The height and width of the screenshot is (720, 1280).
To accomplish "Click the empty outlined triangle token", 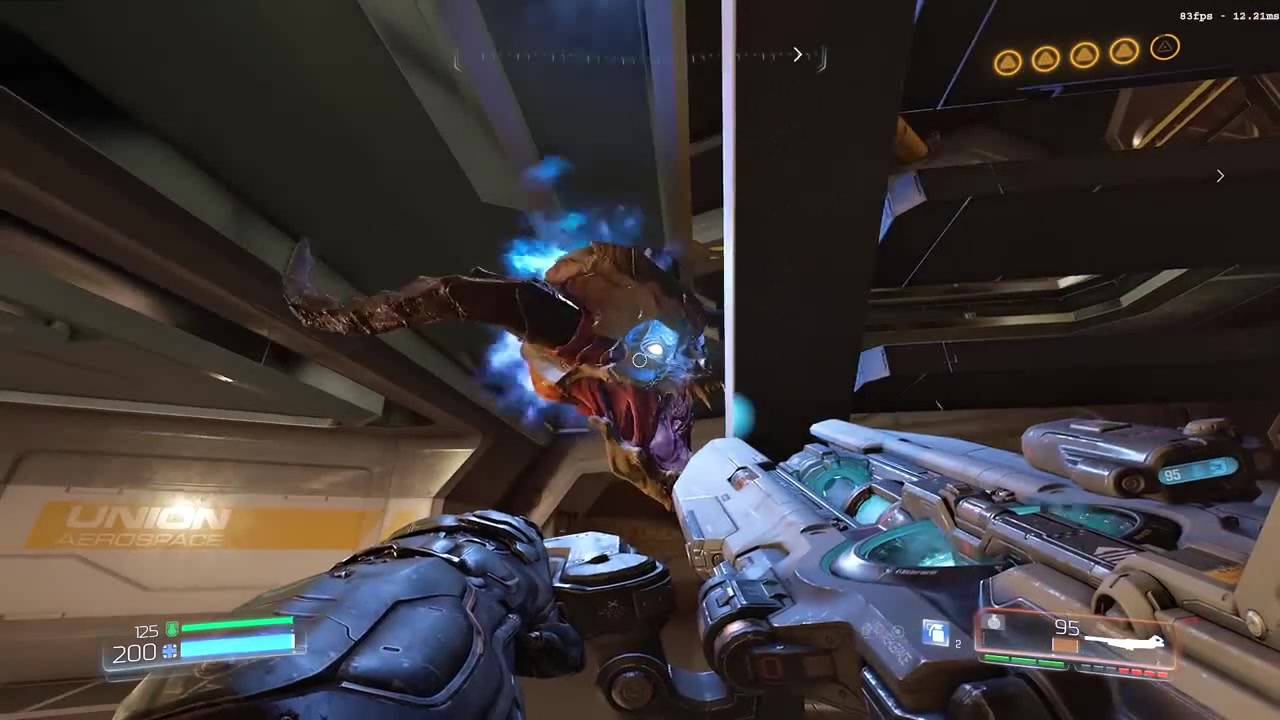I will click(x=1165, y=47).
